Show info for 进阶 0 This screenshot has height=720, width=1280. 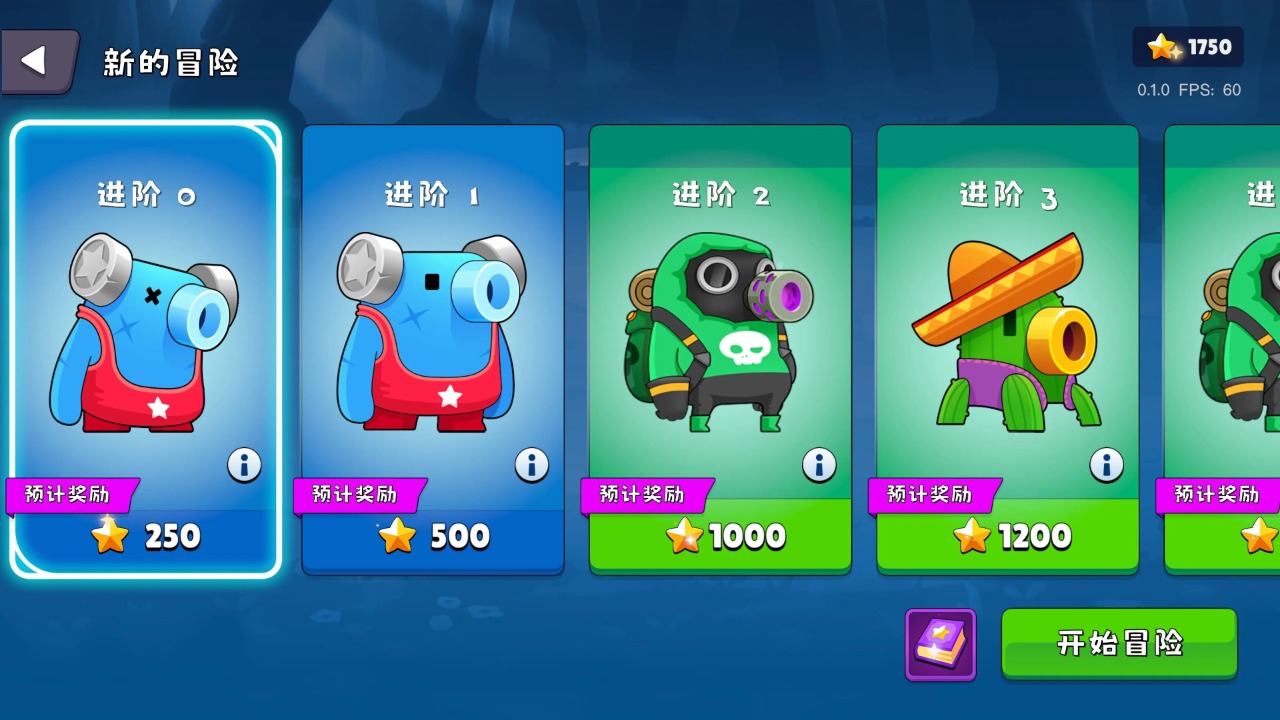pos(244,465)
